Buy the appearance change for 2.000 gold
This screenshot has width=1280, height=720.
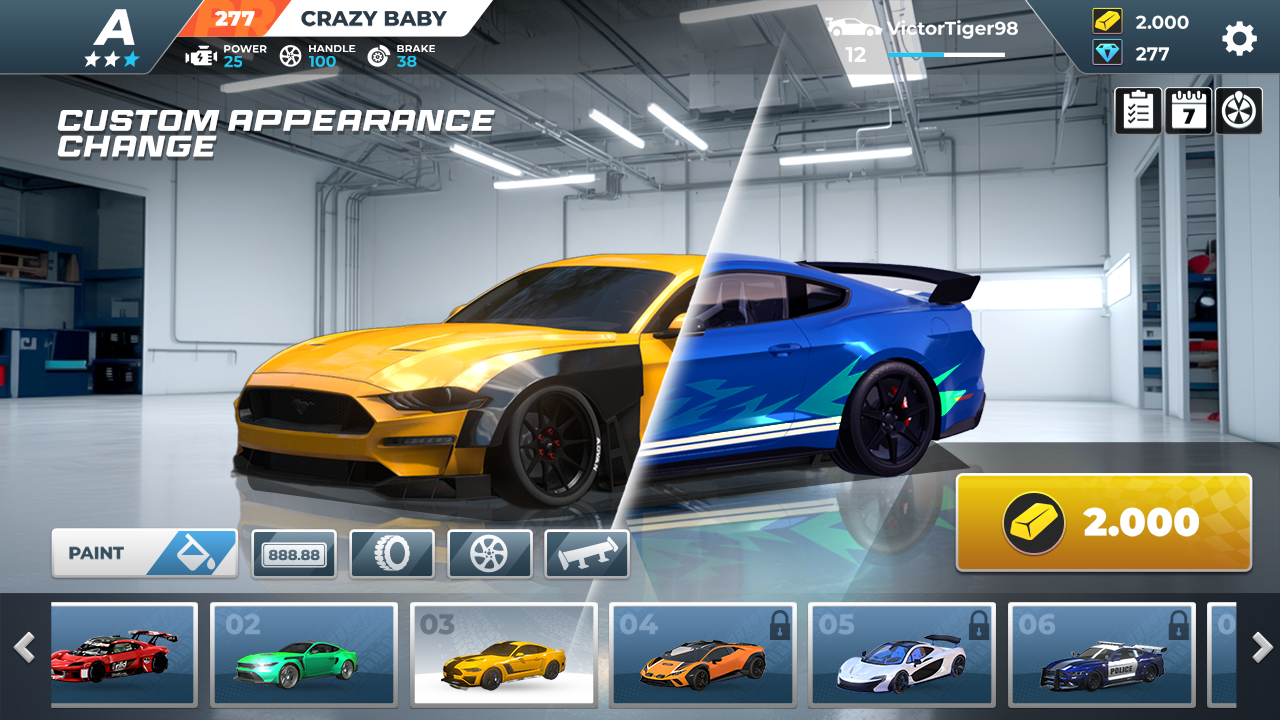1104,522
